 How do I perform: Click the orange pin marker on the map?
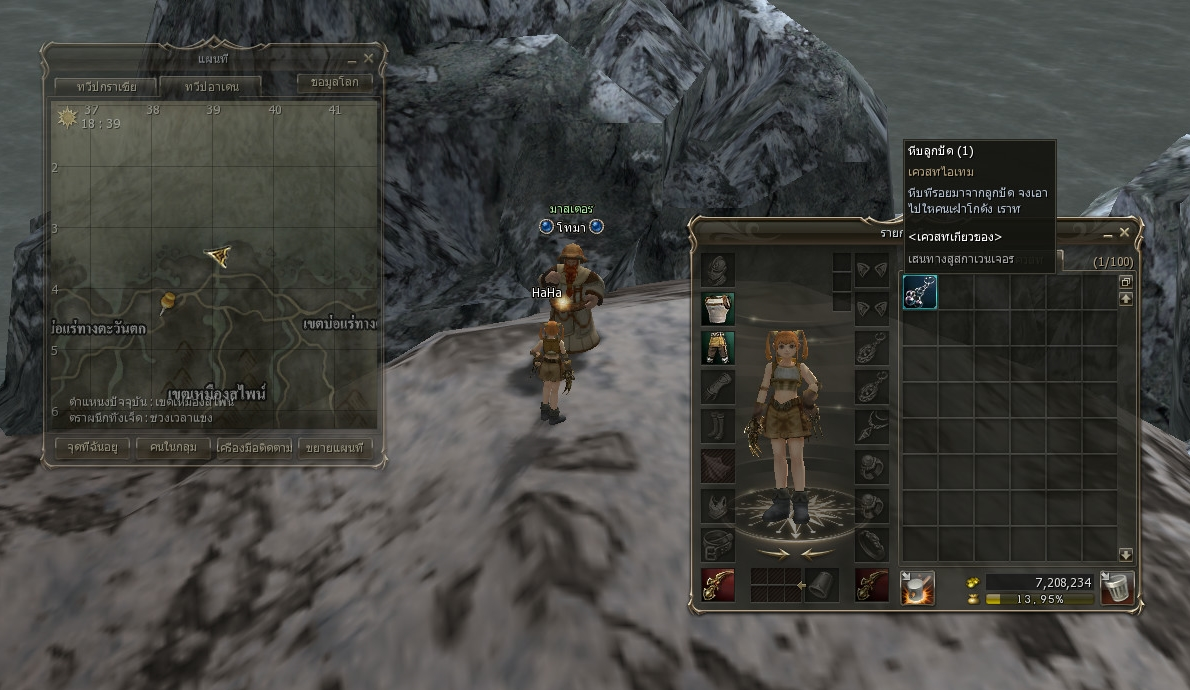(x=167, y=299)
